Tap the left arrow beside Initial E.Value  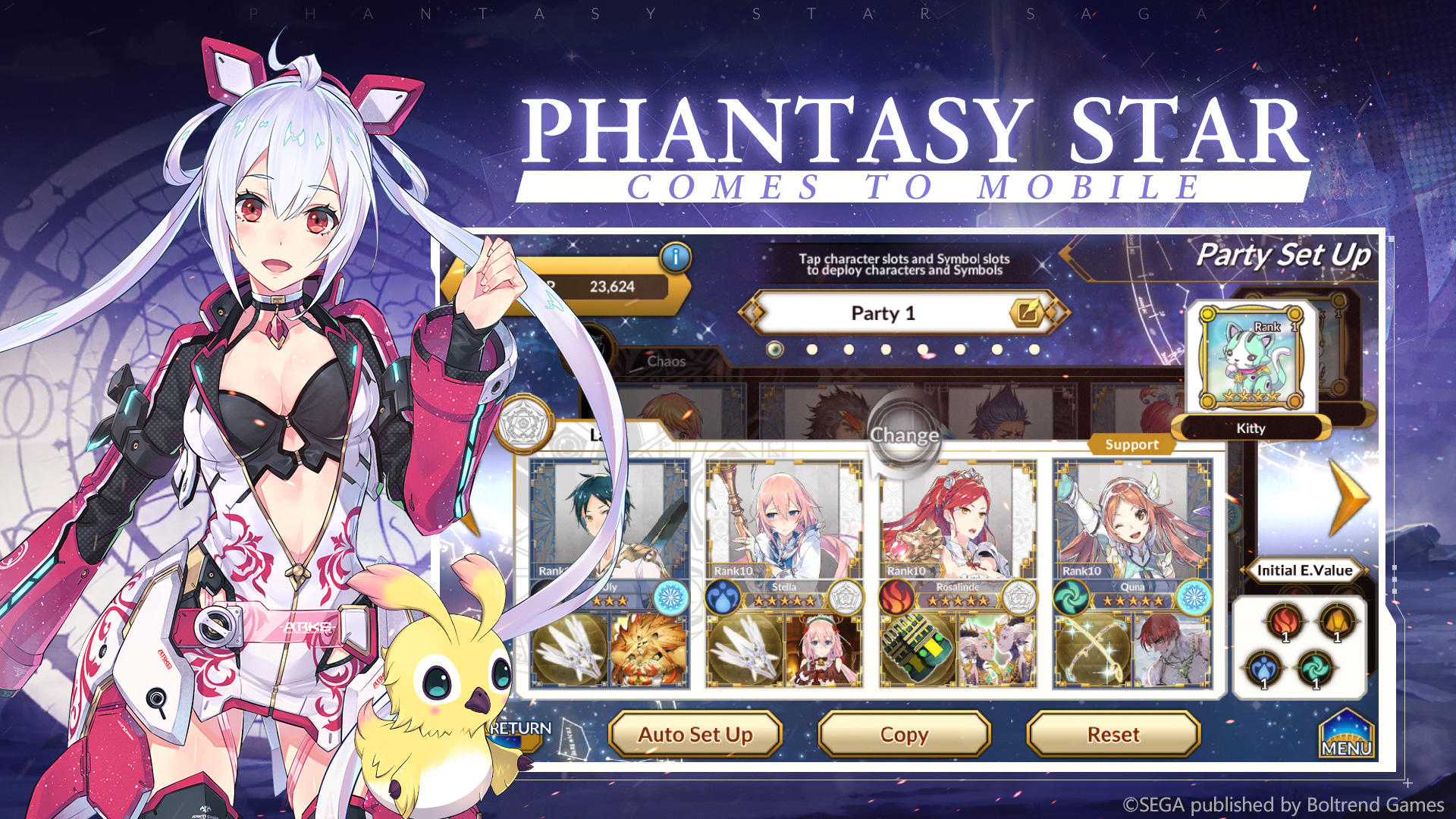[1244, 570]
